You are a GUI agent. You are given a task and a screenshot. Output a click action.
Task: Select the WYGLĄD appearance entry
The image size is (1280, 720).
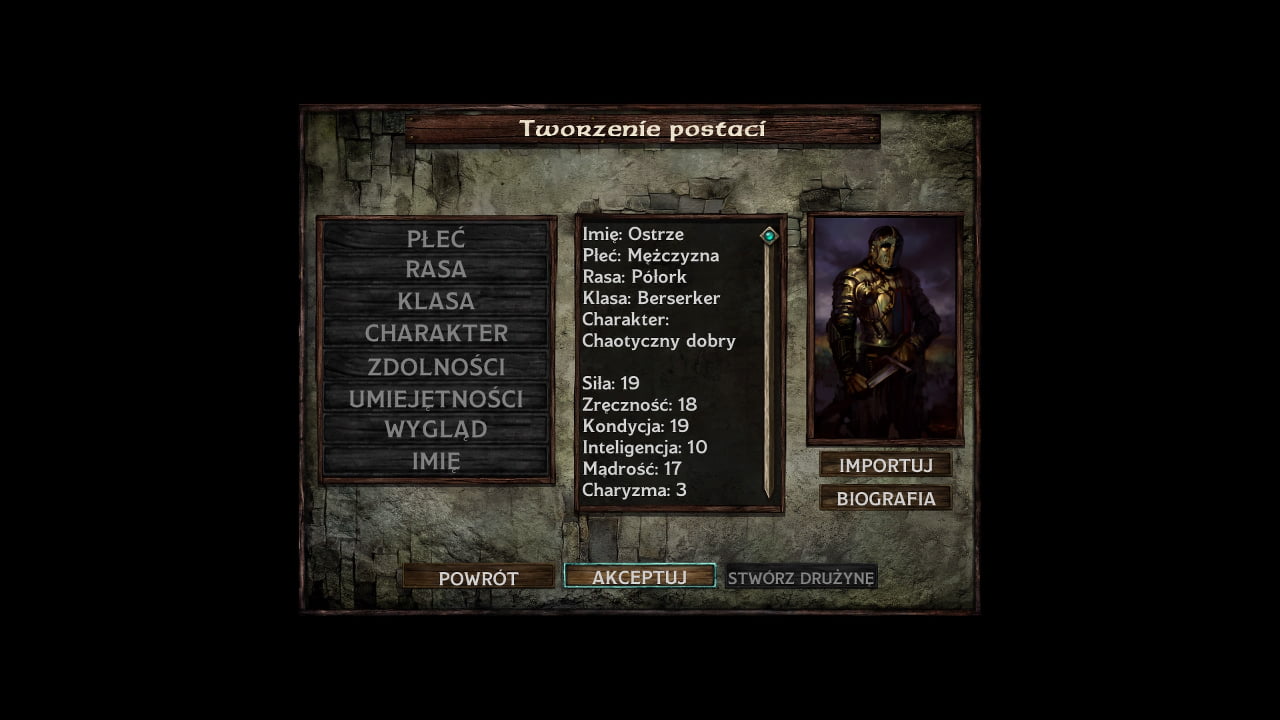pyautogui.click(x=436, y=429)
